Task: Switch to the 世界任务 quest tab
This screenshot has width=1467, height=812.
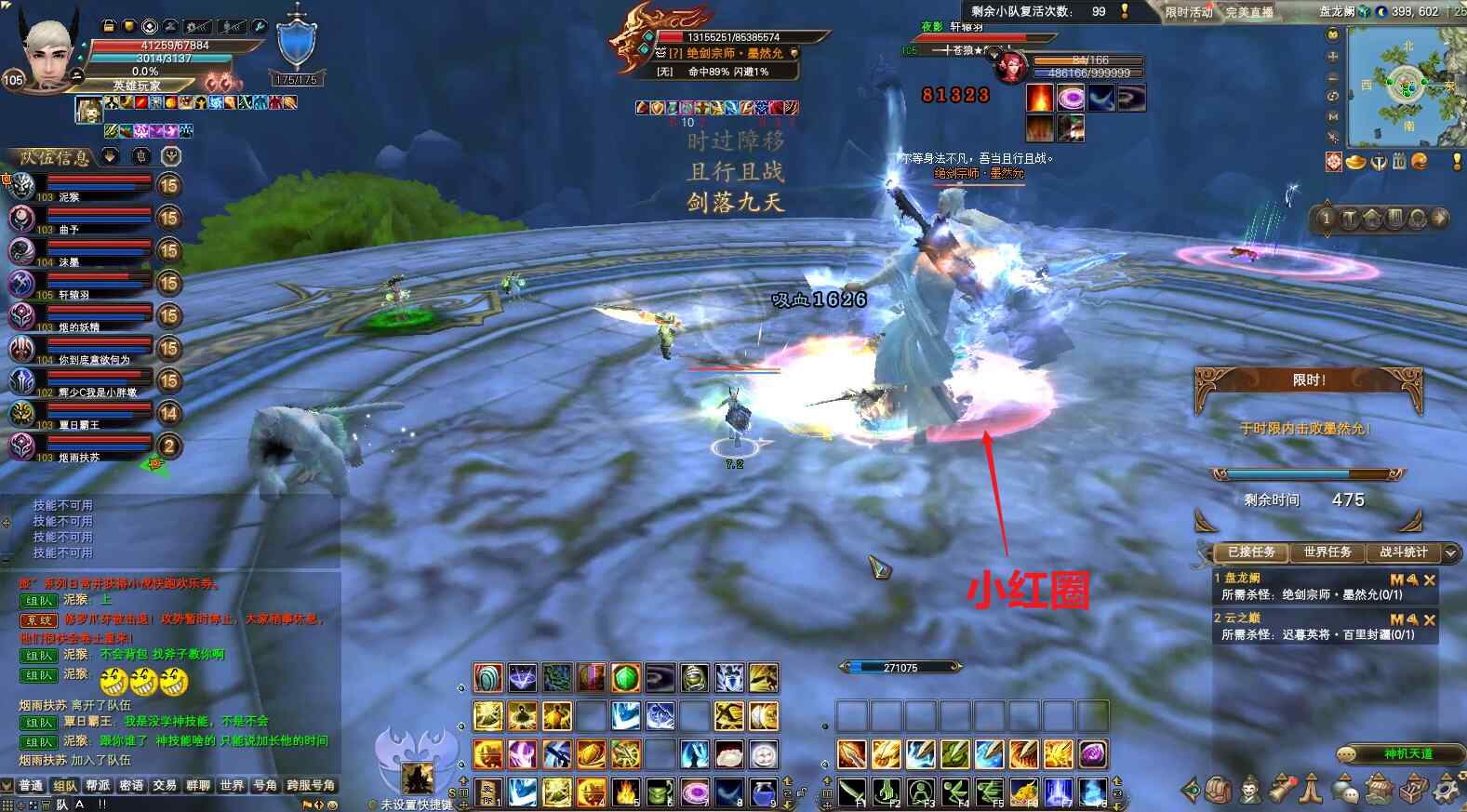Action: [x=1327, y=552]
